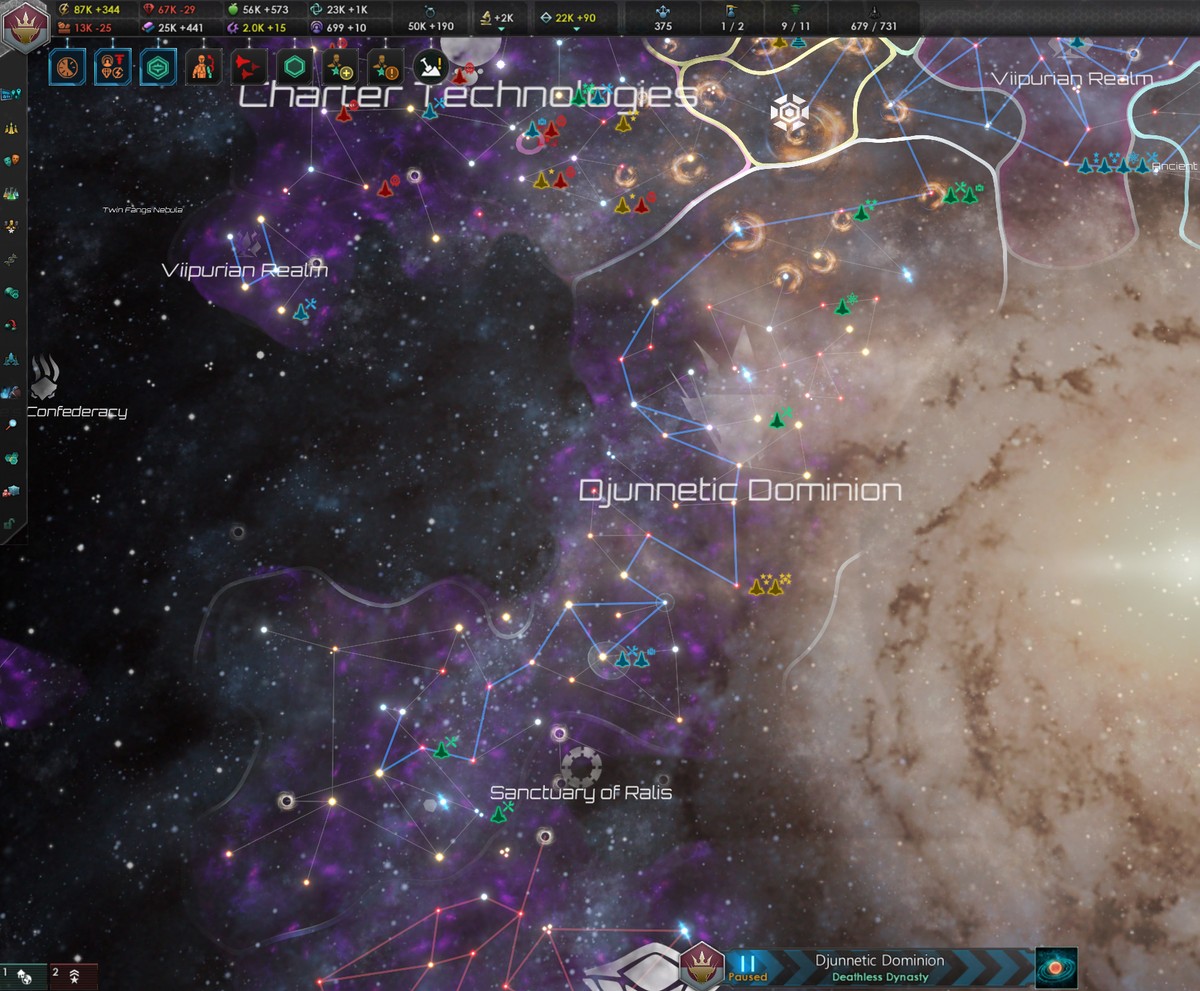Click the orange clock notification icon
This screenshot has height=991, width=1200.
tap(67, 67)
